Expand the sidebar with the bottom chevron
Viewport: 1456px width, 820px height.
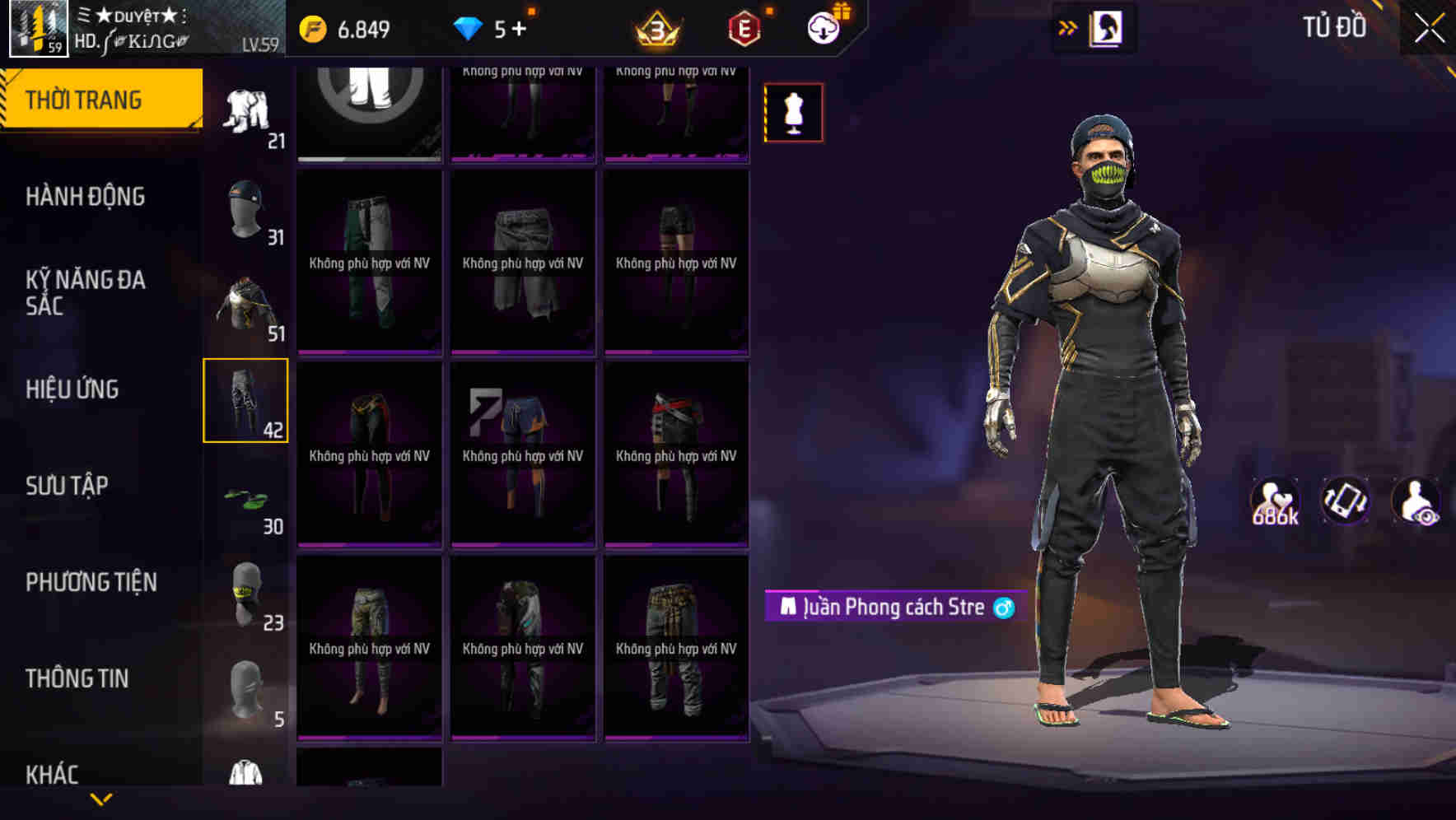point(101,799)
